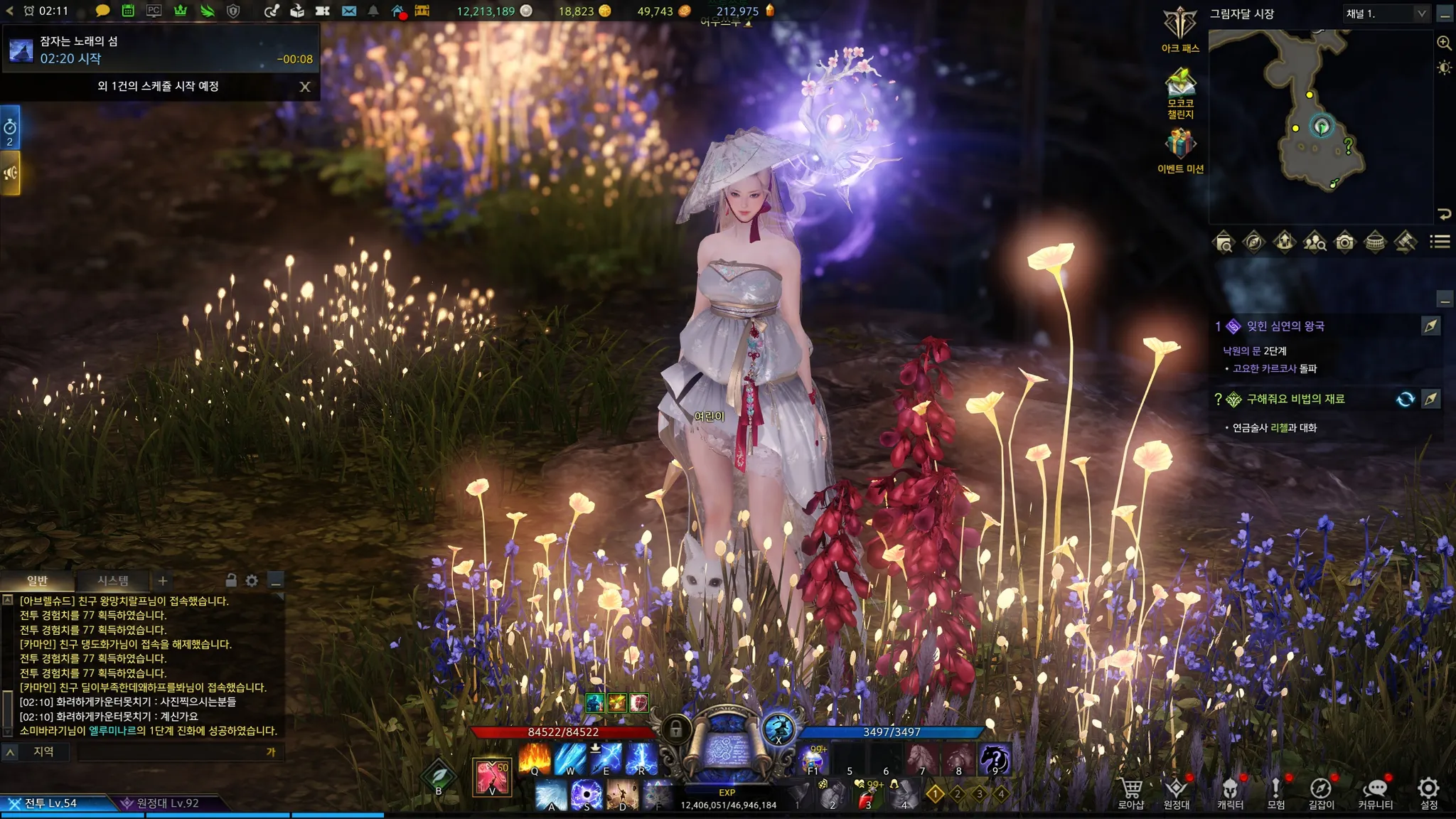Open the 캐릭터 character menu
This screenshot has width=1456, height=819.
click(x=1230, y=790)
